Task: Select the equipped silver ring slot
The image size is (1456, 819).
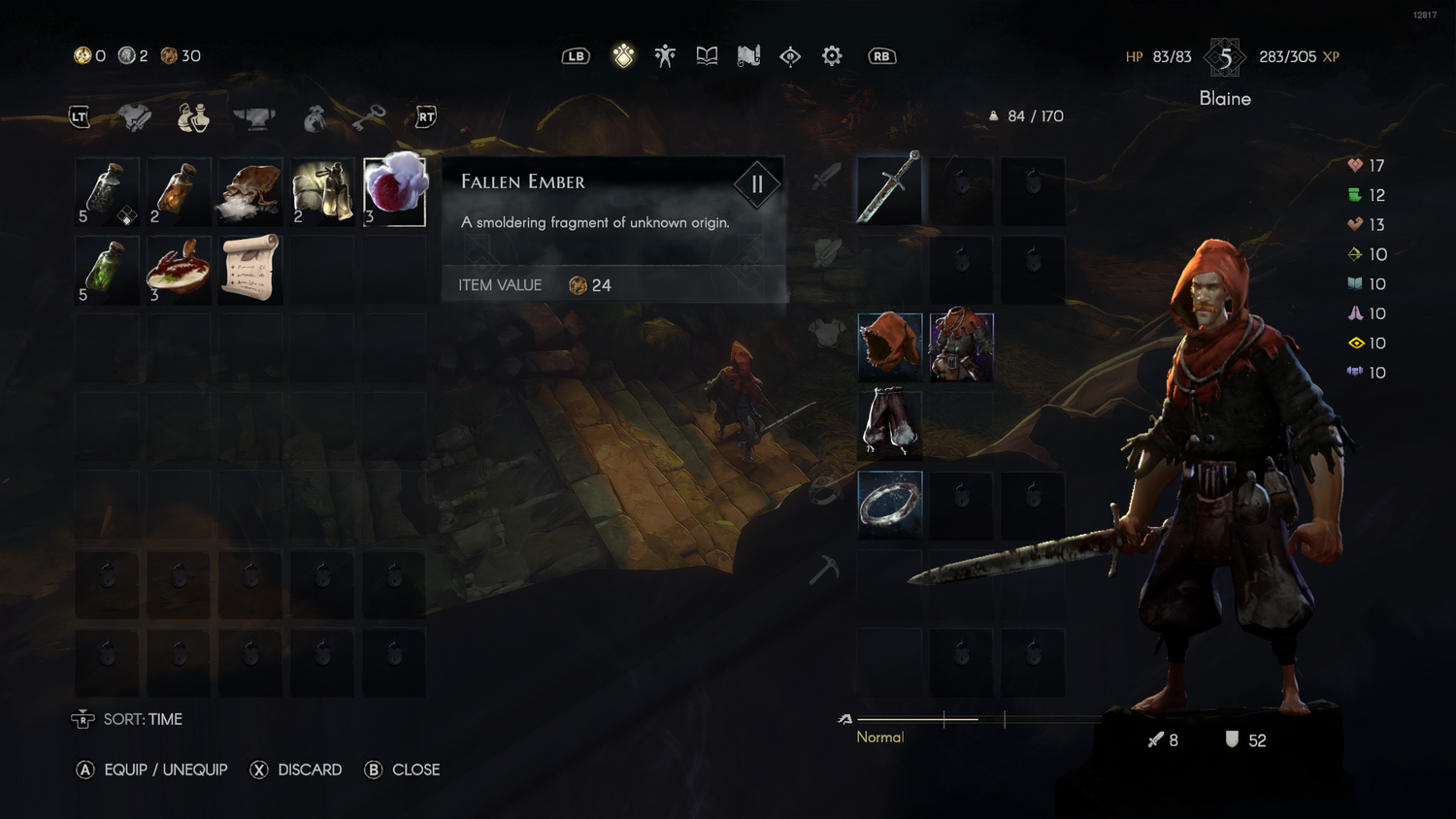Action: 889,504
